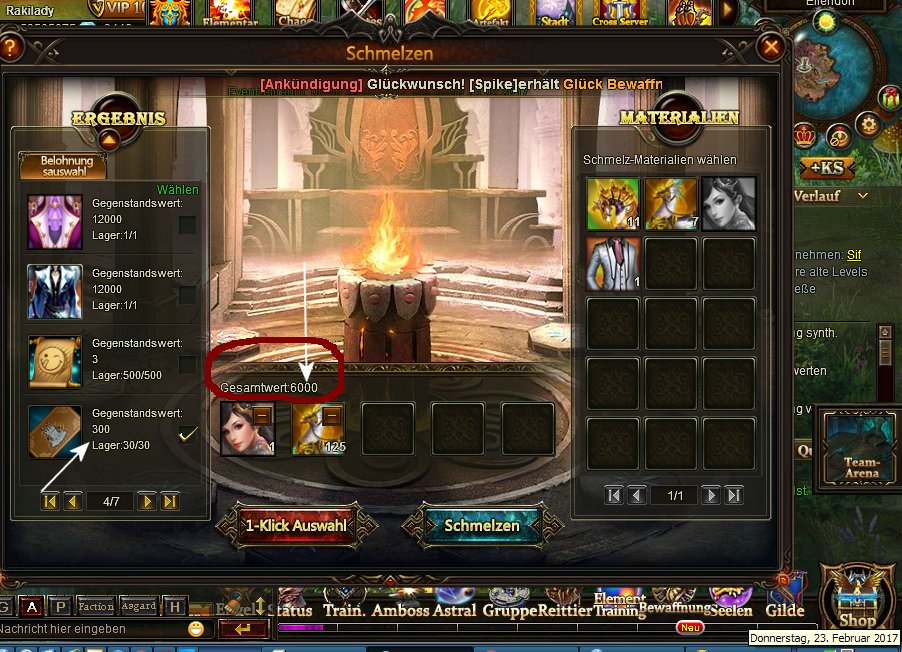Open the Amboss menu
Image resolution: width=902 pixels, height=652 pixels.
pos(399,610)
